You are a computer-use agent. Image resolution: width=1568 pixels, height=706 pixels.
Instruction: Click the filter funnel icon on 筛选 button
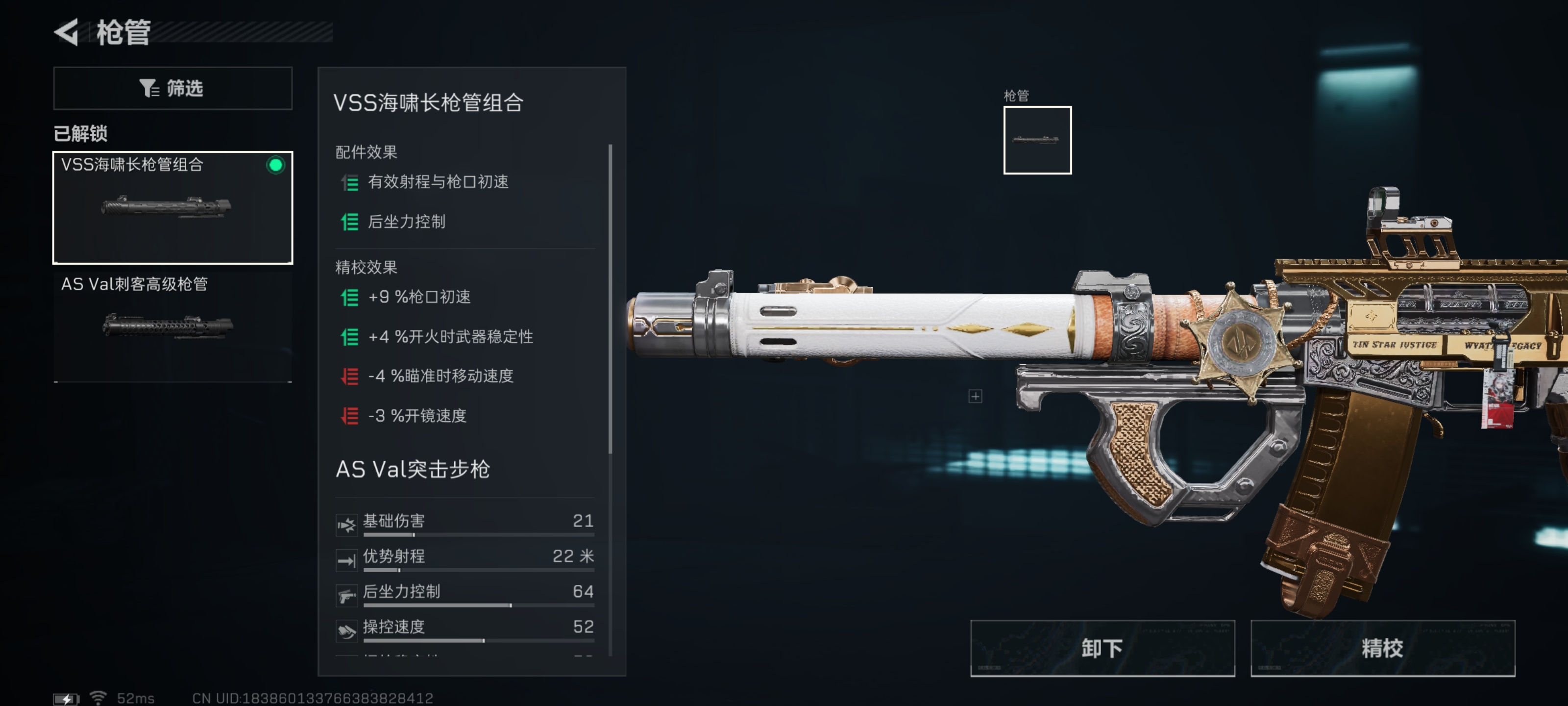click(x=148, y=88)
